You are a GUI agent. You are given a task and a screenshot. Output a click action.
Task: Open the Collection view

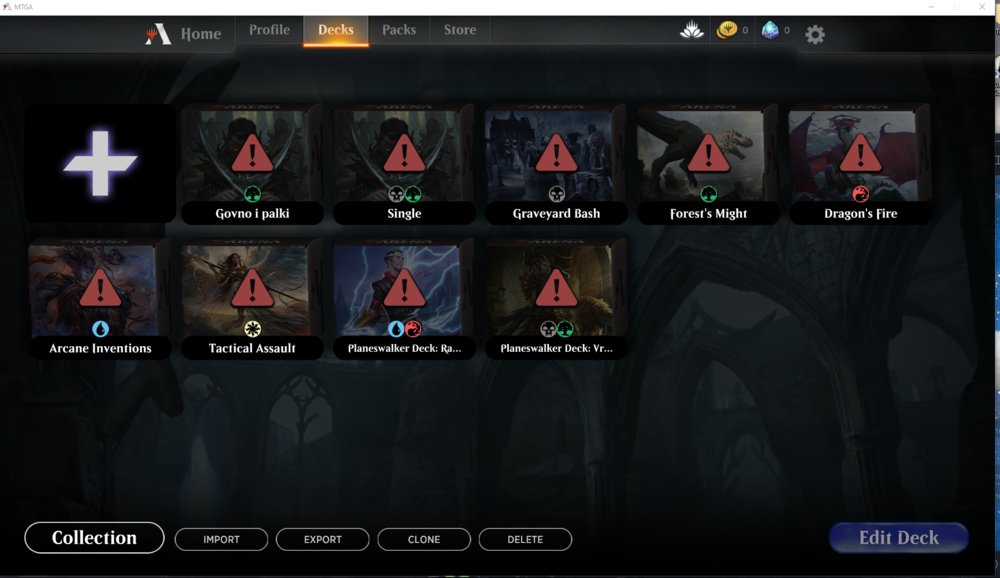(x=94, y=538)
